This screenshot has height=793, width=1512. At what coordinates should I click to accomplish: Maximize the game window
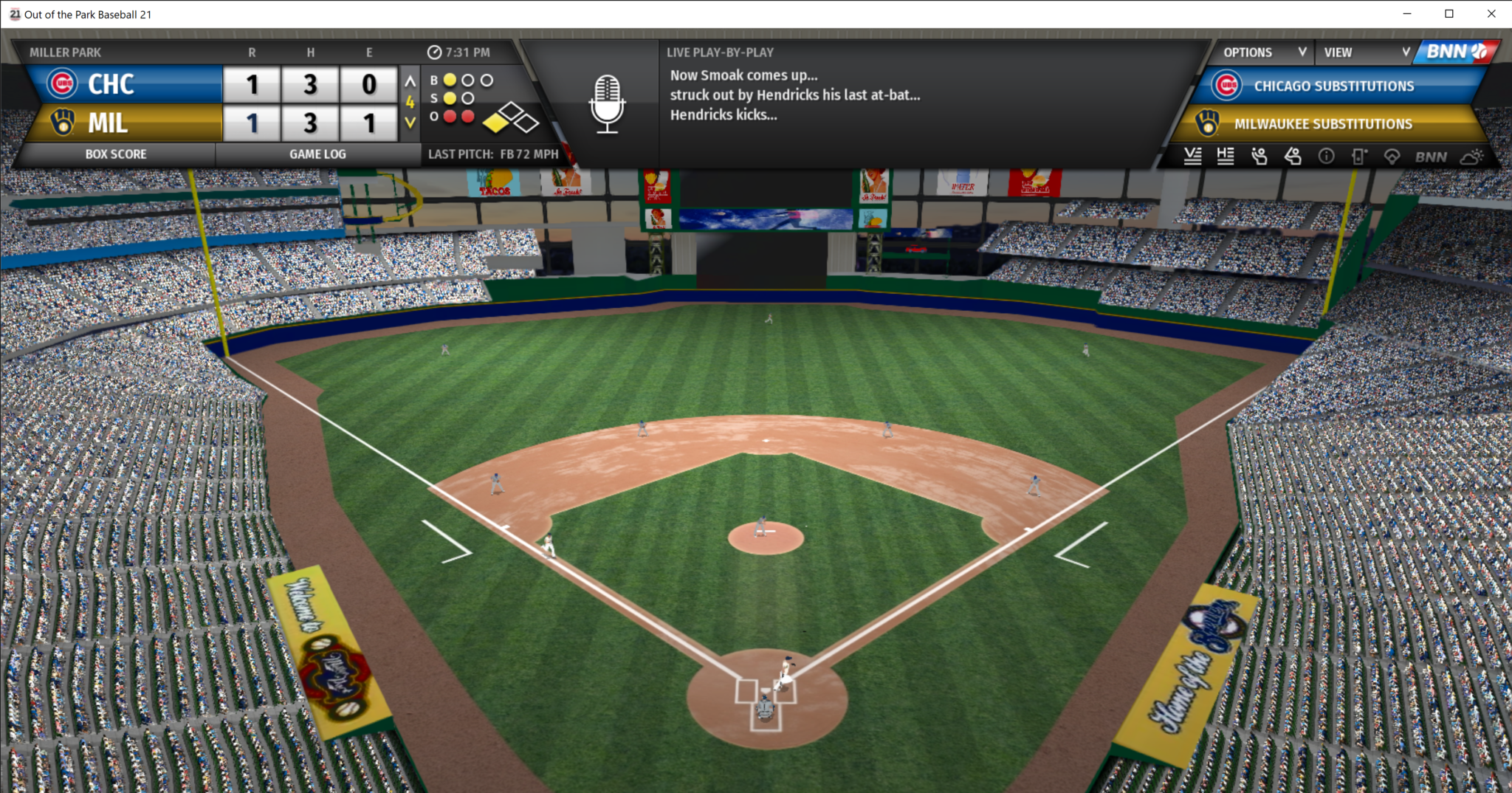(1449, 14)
